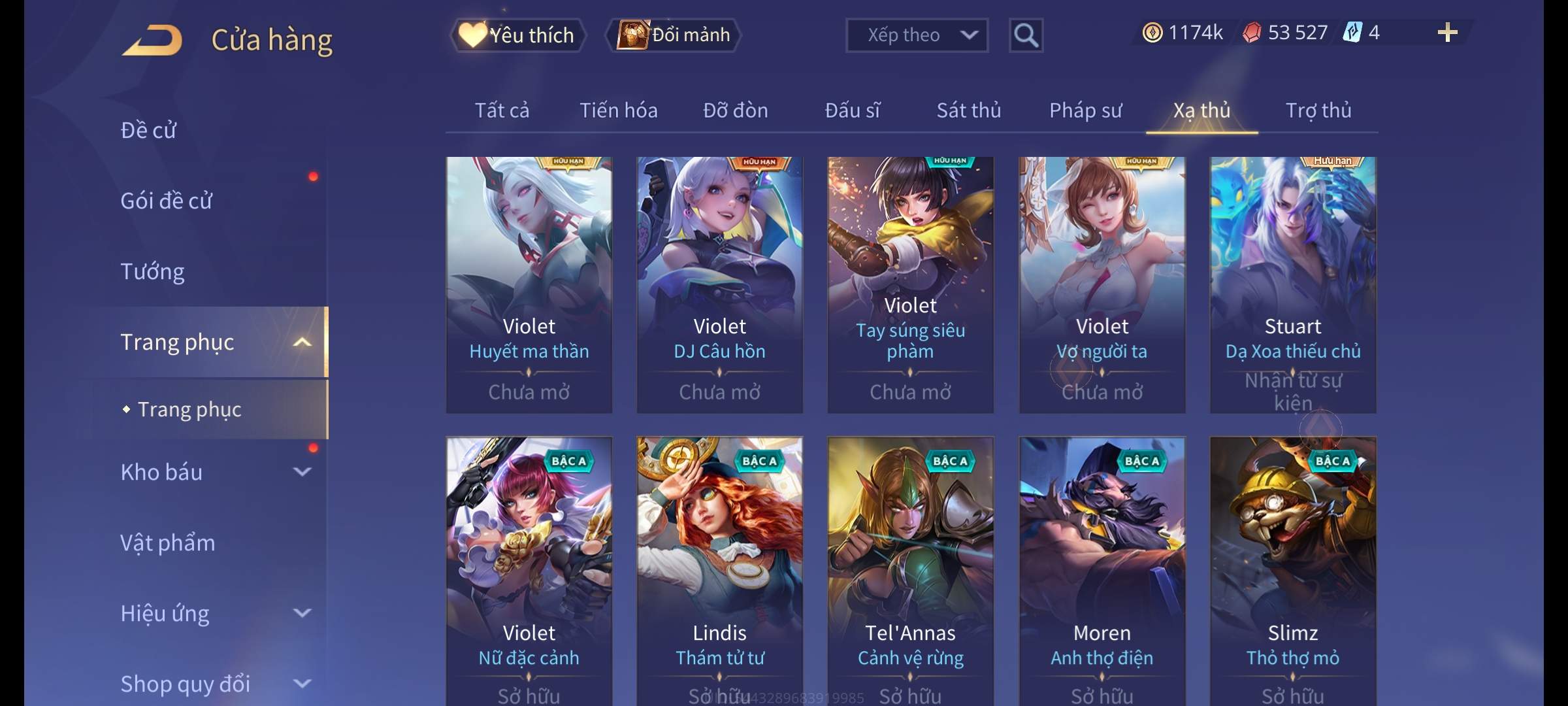The width and height of the screenshot is (1568, 706).
Task: Go back using the arrow button
Action: (x=152, y=39)
